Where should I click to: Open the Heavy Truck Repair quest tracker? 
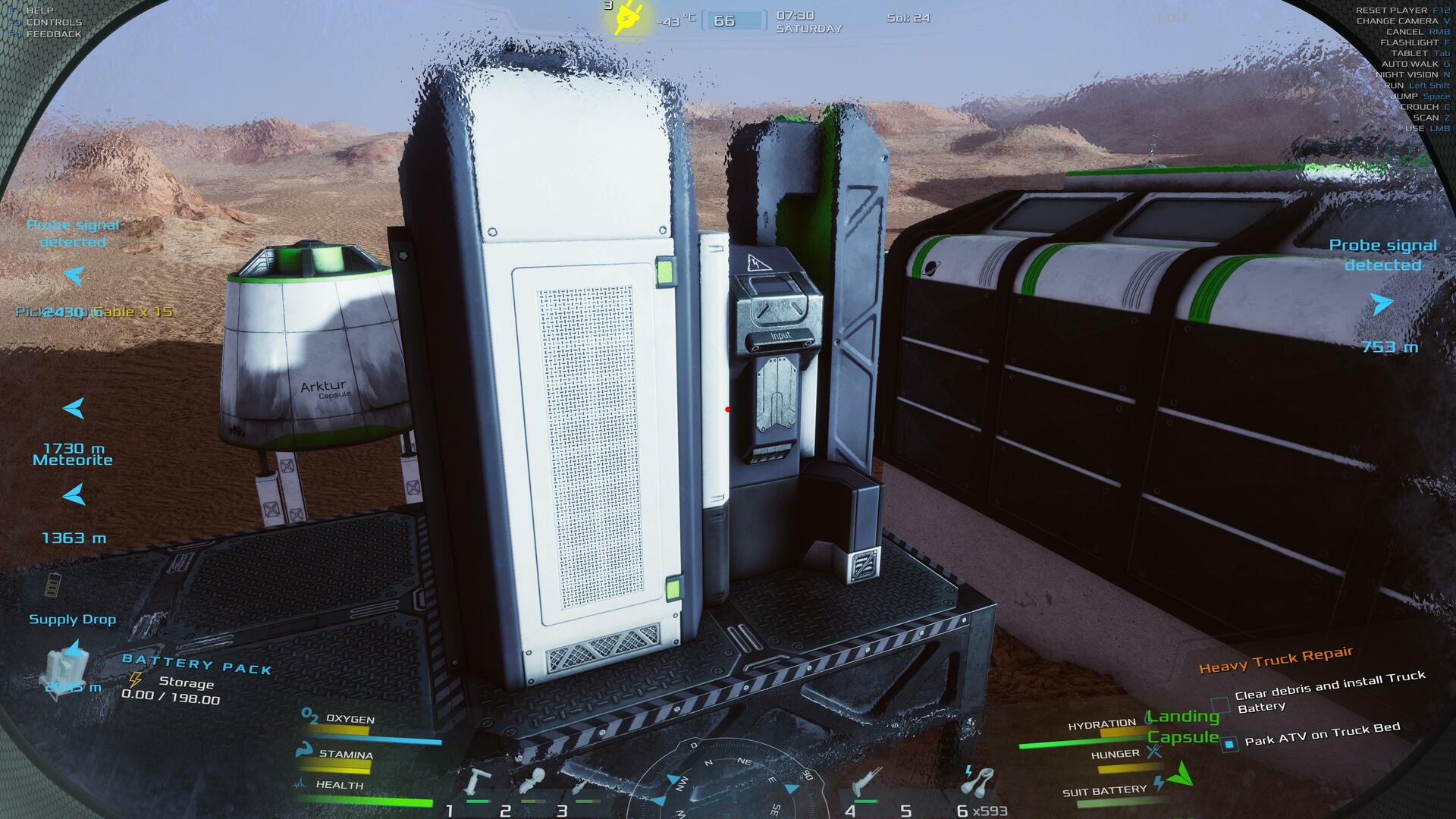pyautogui.click(x=1276, y=660)
